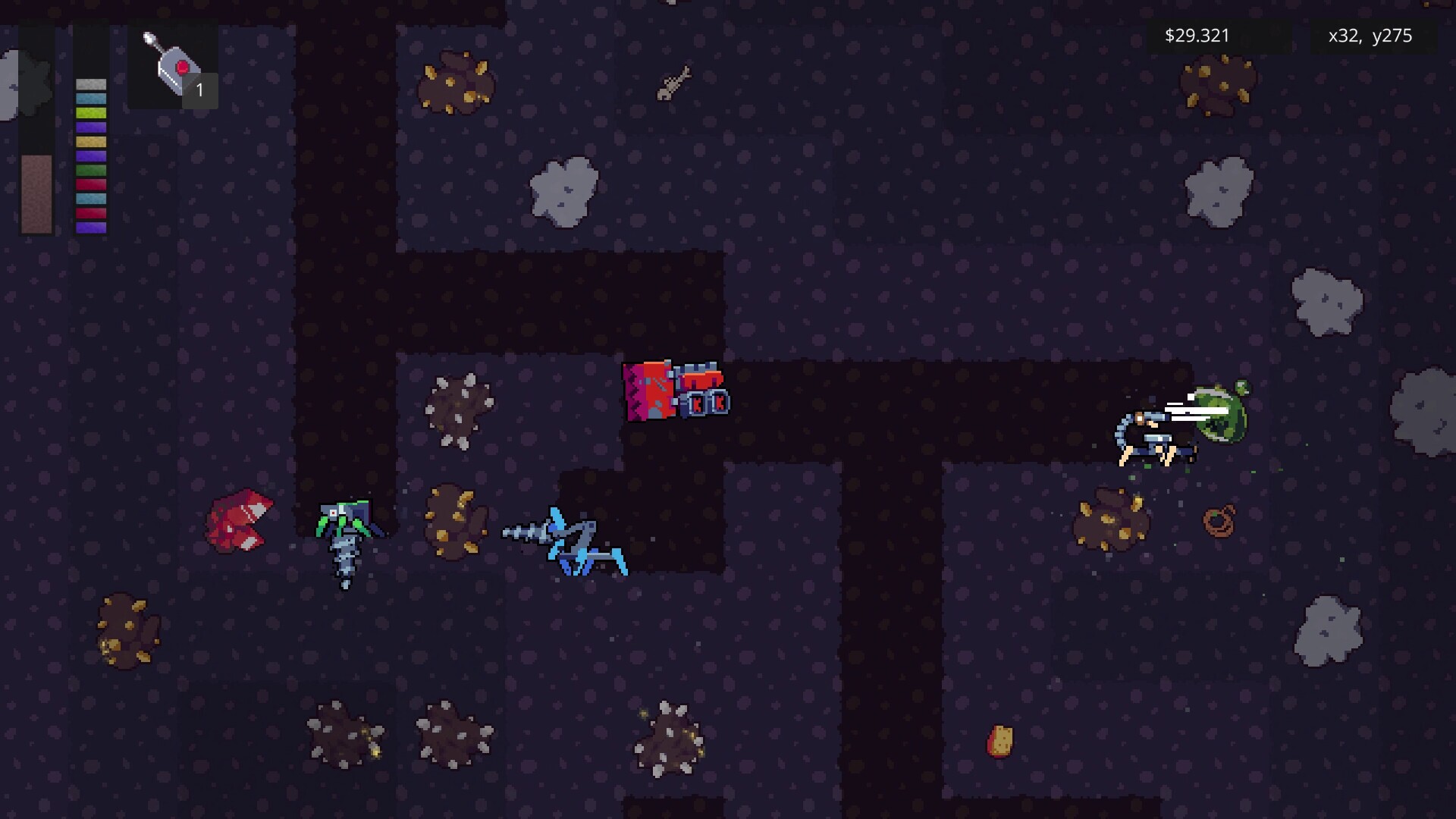
Task: Select the blue drill robot in the tunnel
Action: coord(565,538)
